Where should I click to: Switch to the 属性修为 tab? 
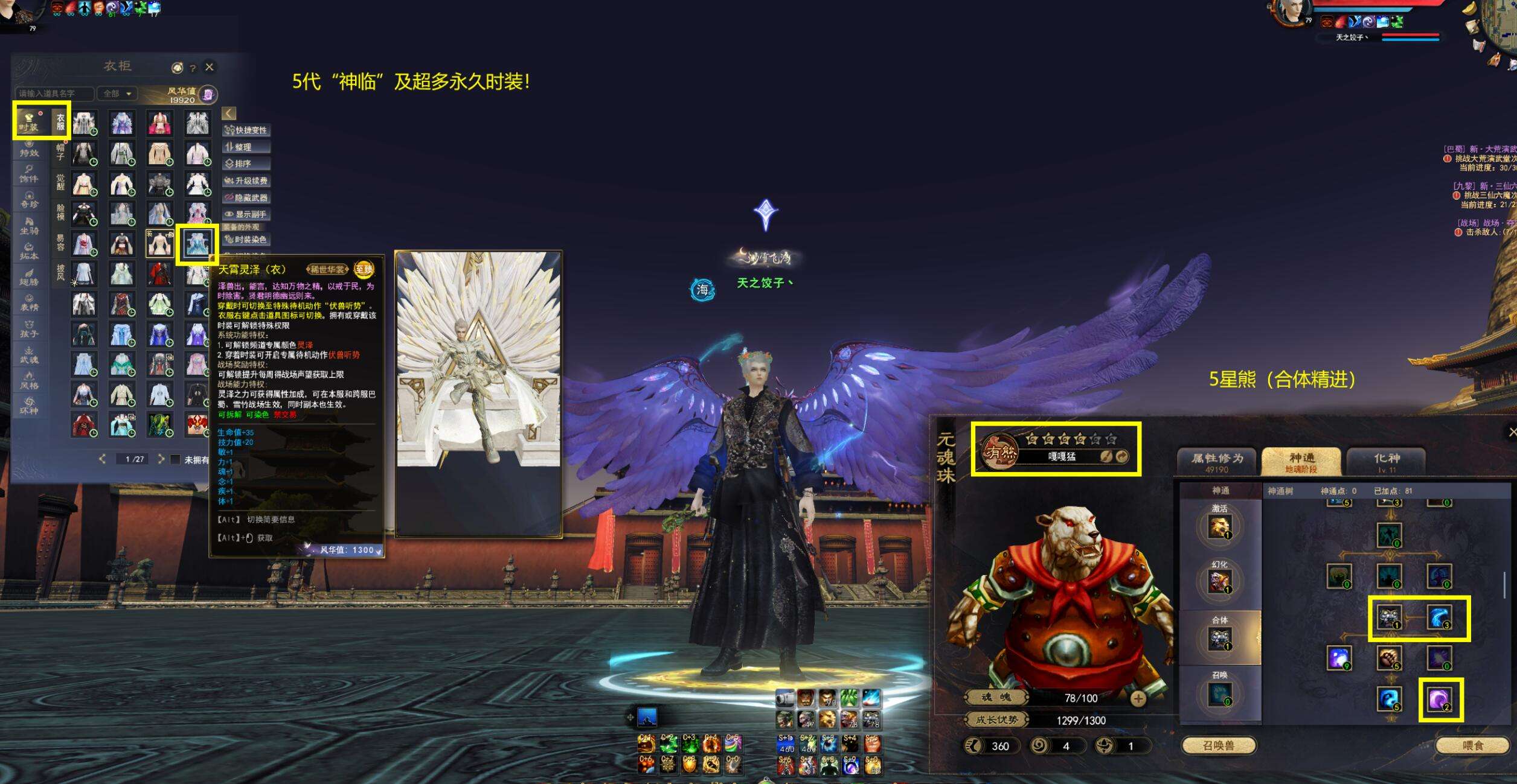1217,462
